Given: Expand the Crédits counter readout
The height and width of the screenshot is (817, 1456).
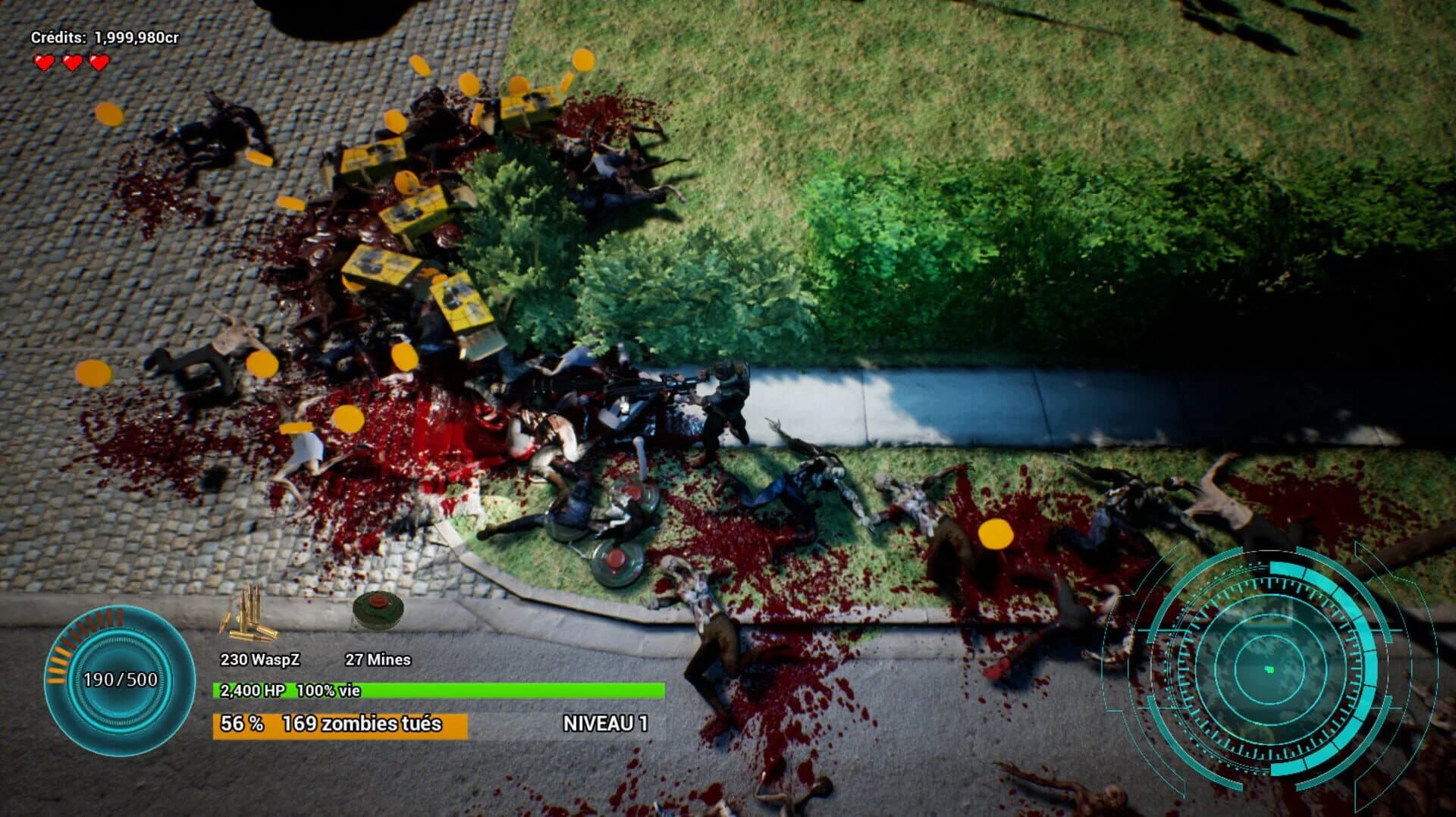Looking at the screenshot, I should 106,35.
